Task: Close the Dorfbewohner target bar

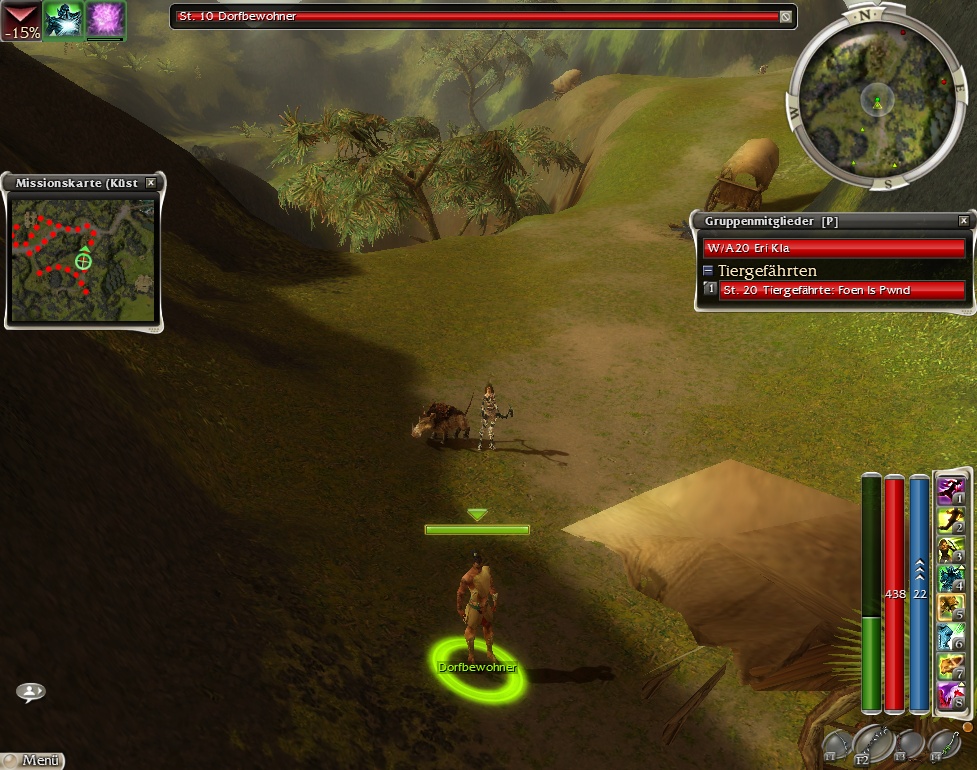Action: [x=786, y=16]
